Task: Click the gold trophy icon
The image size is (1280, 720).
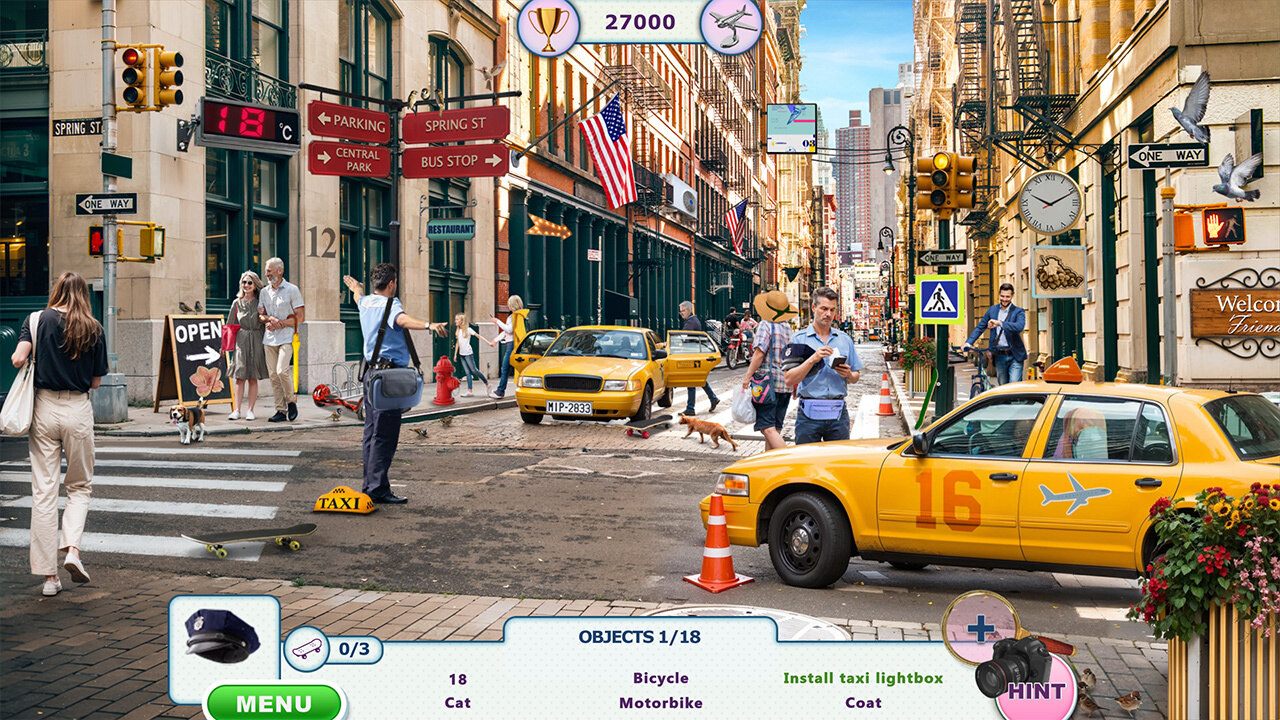Action: [x=548, y=24]
